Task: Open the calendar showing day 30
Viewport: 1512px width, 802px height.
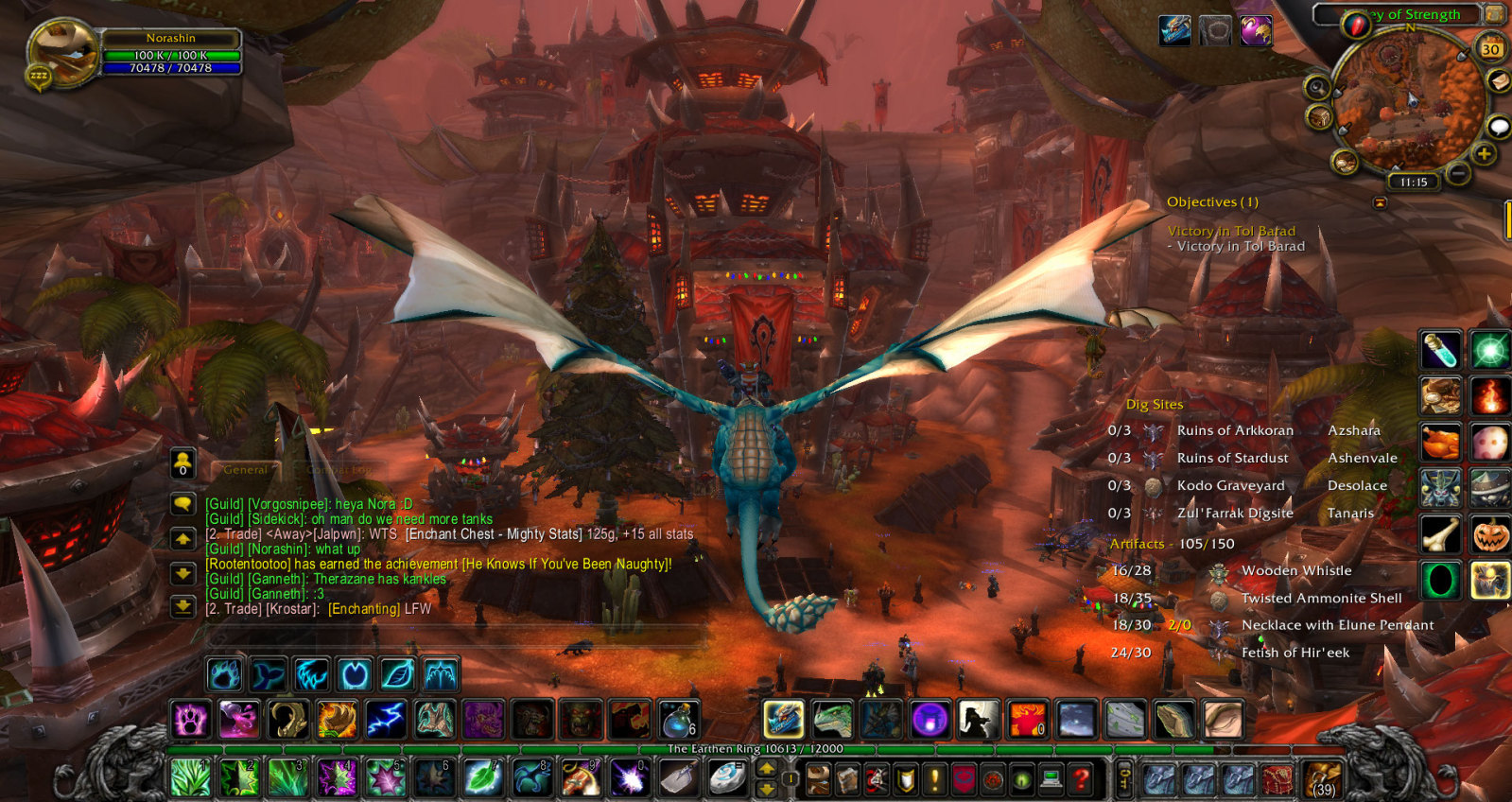Action: pyautogui.click(x=1490, y=48)
